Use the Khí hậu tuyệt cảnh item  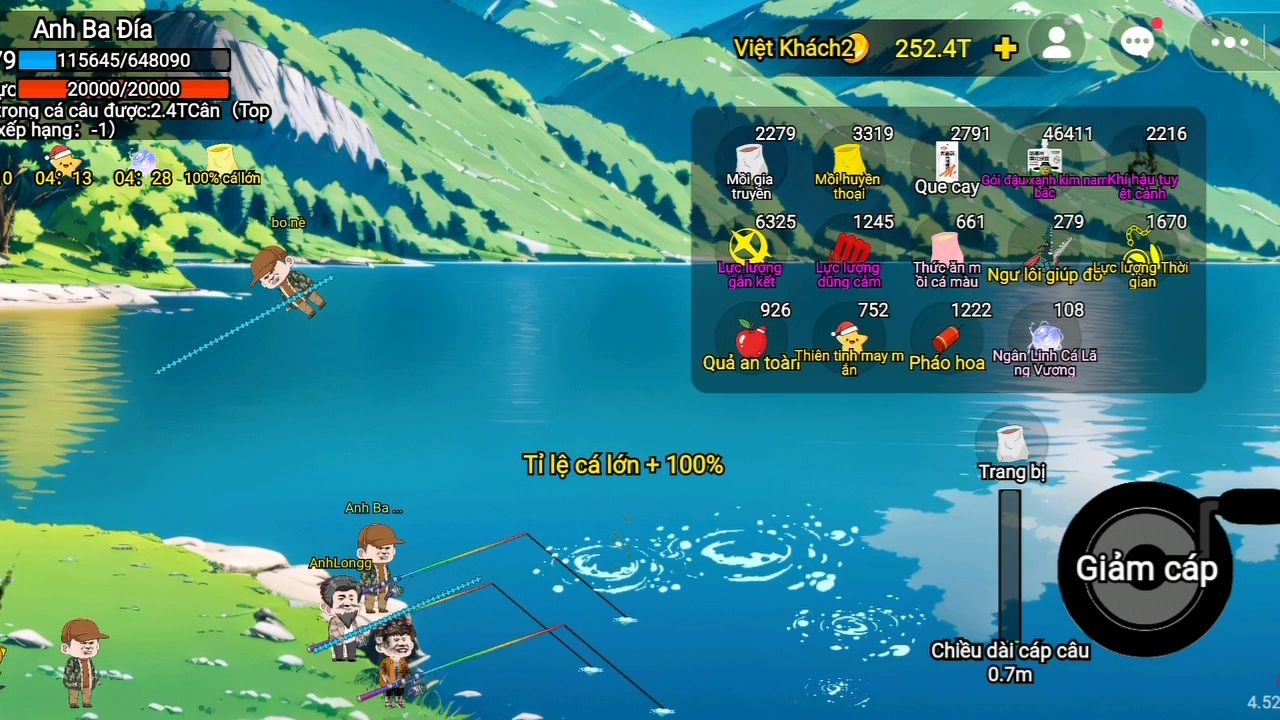click(x=1141, y=164)
